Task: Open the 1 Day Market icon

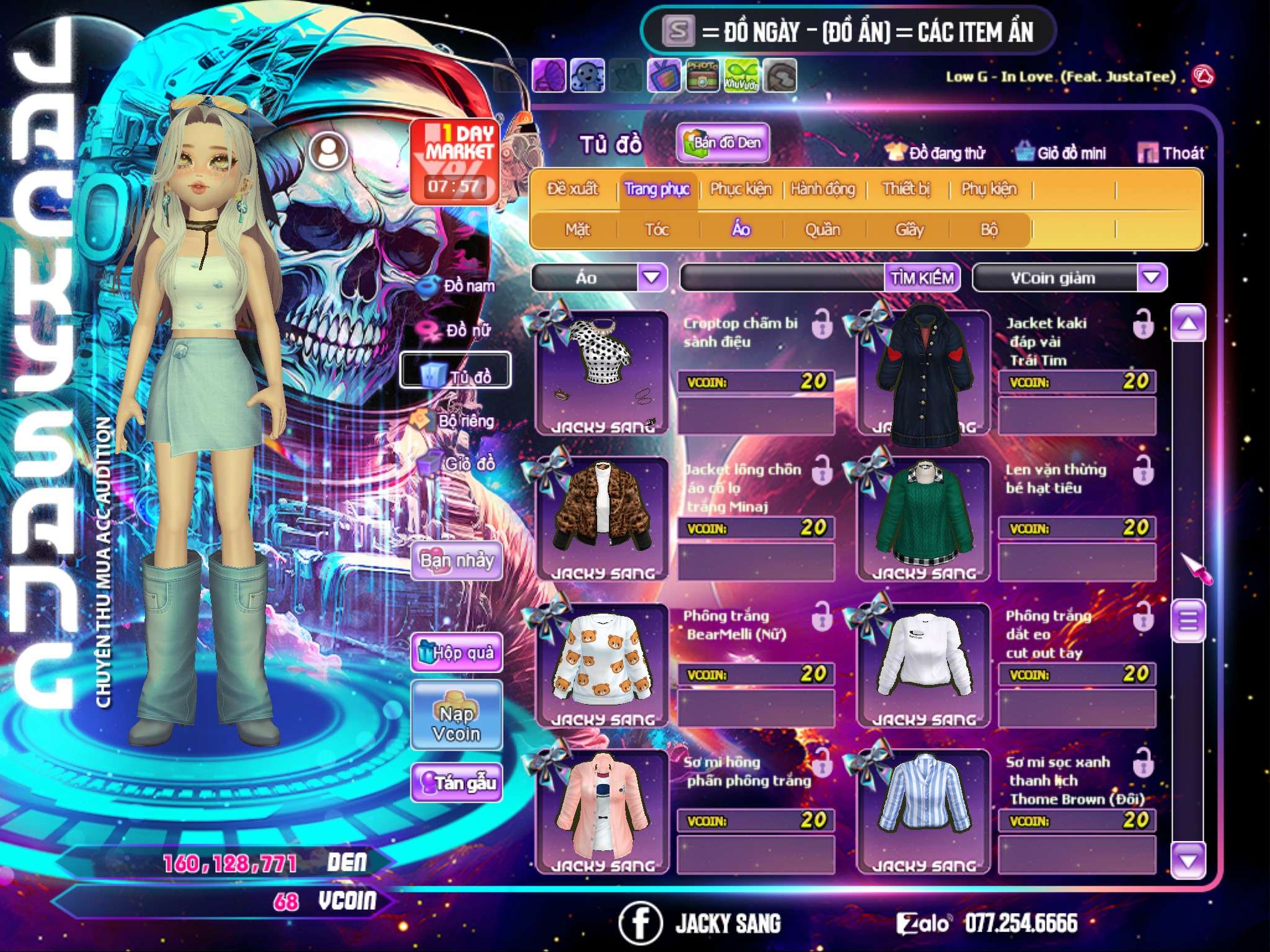Action: [x=455, y=161]
